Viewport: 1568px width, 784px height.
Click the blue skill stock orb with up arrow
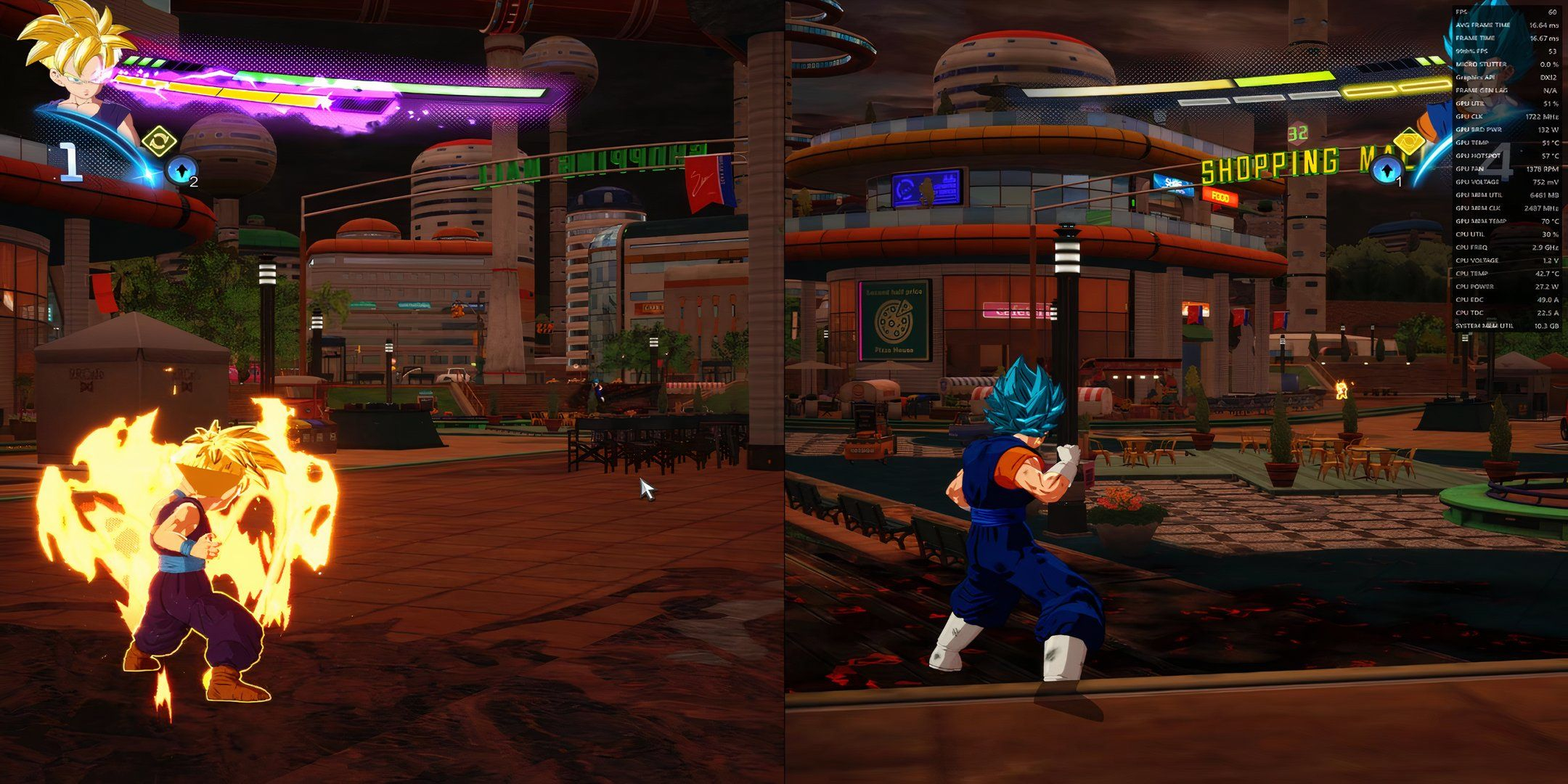tap(181, 169)
